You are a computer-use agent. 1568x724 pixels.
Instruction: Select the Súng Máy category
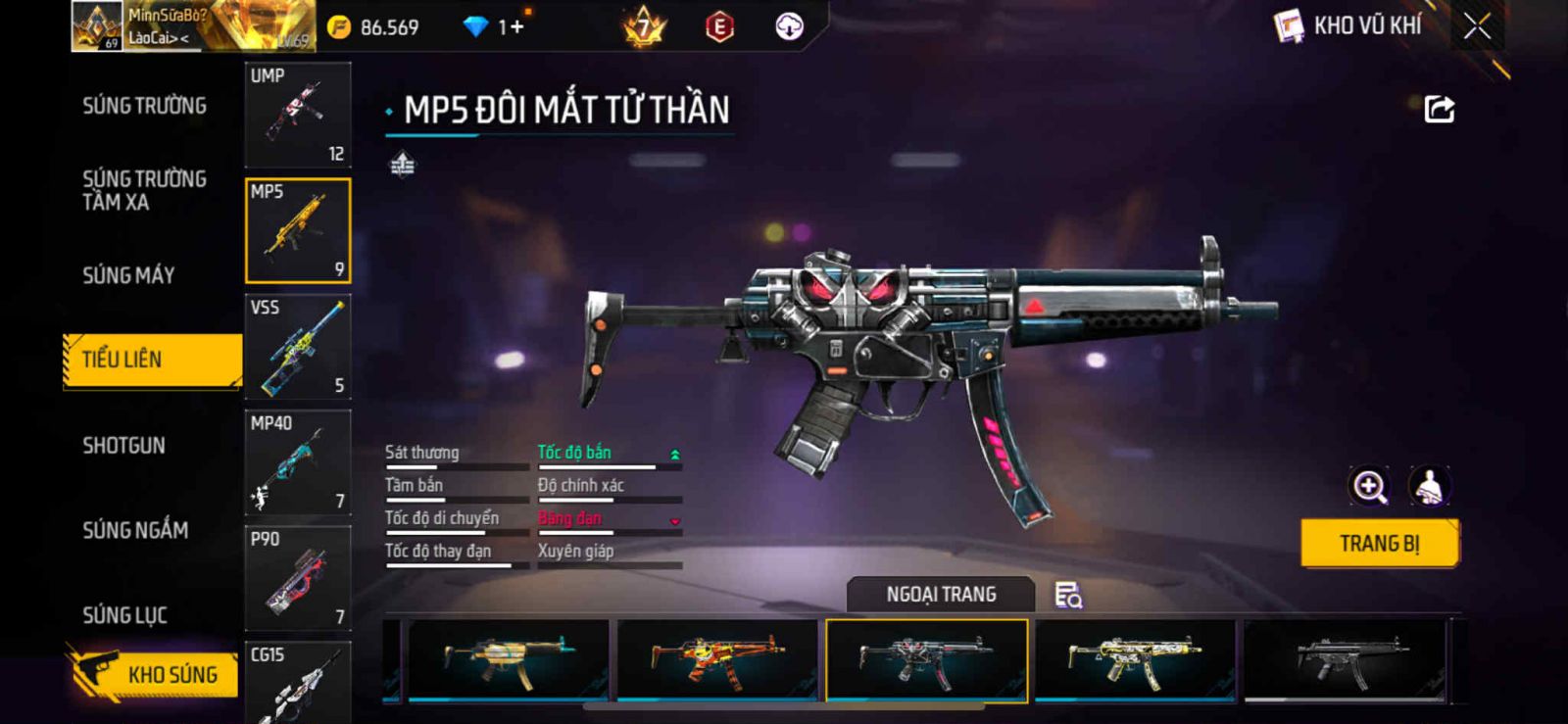(128, 275)
